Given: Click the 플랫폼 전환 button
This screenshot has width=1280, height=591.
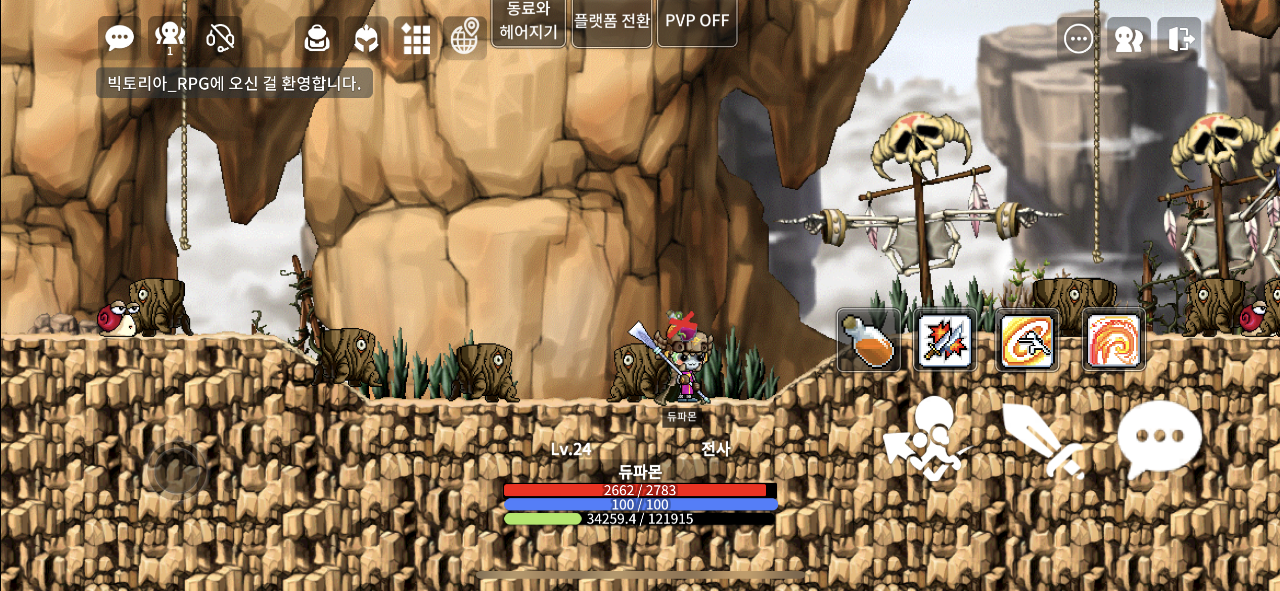Looking at the screenshot, I should (x=611, y=20).
